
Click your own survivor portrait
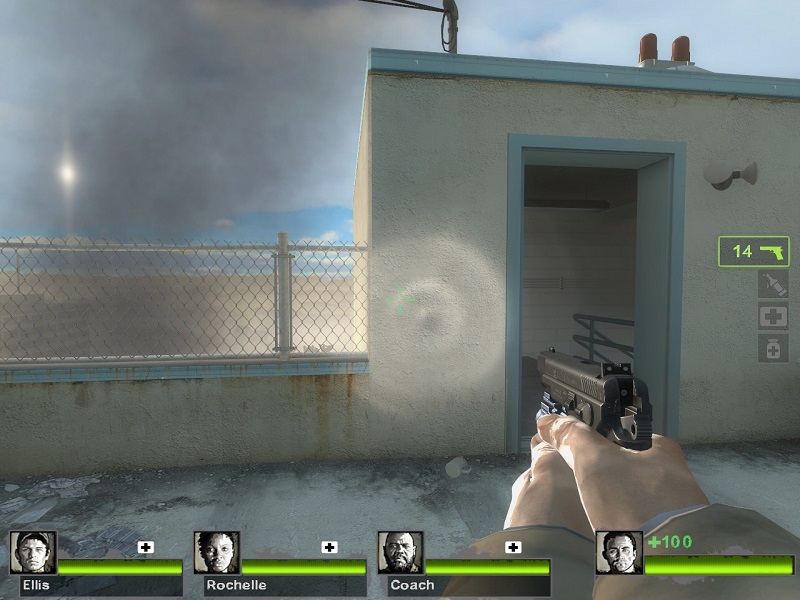click(618, 552)
